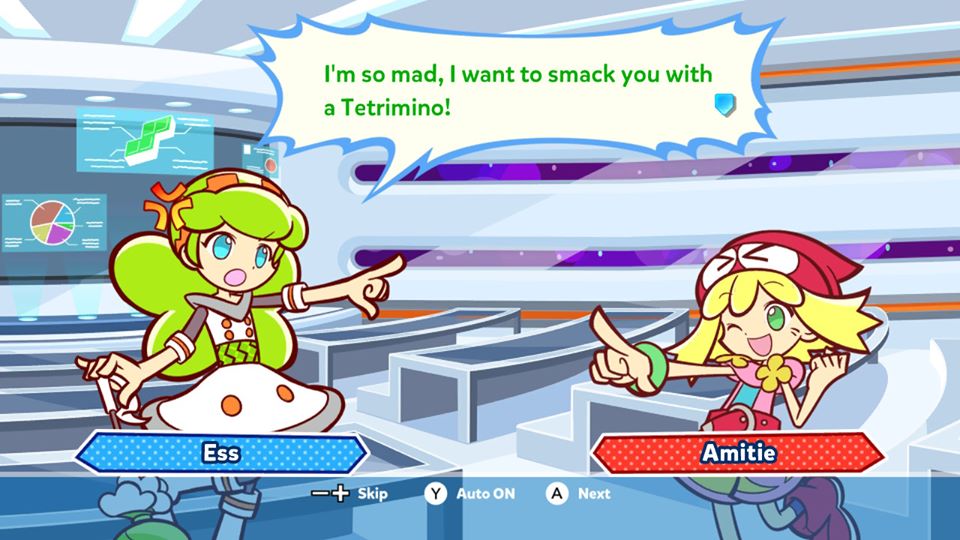
Task: Skip the cutscene dialogue
Action: (350, 493)
